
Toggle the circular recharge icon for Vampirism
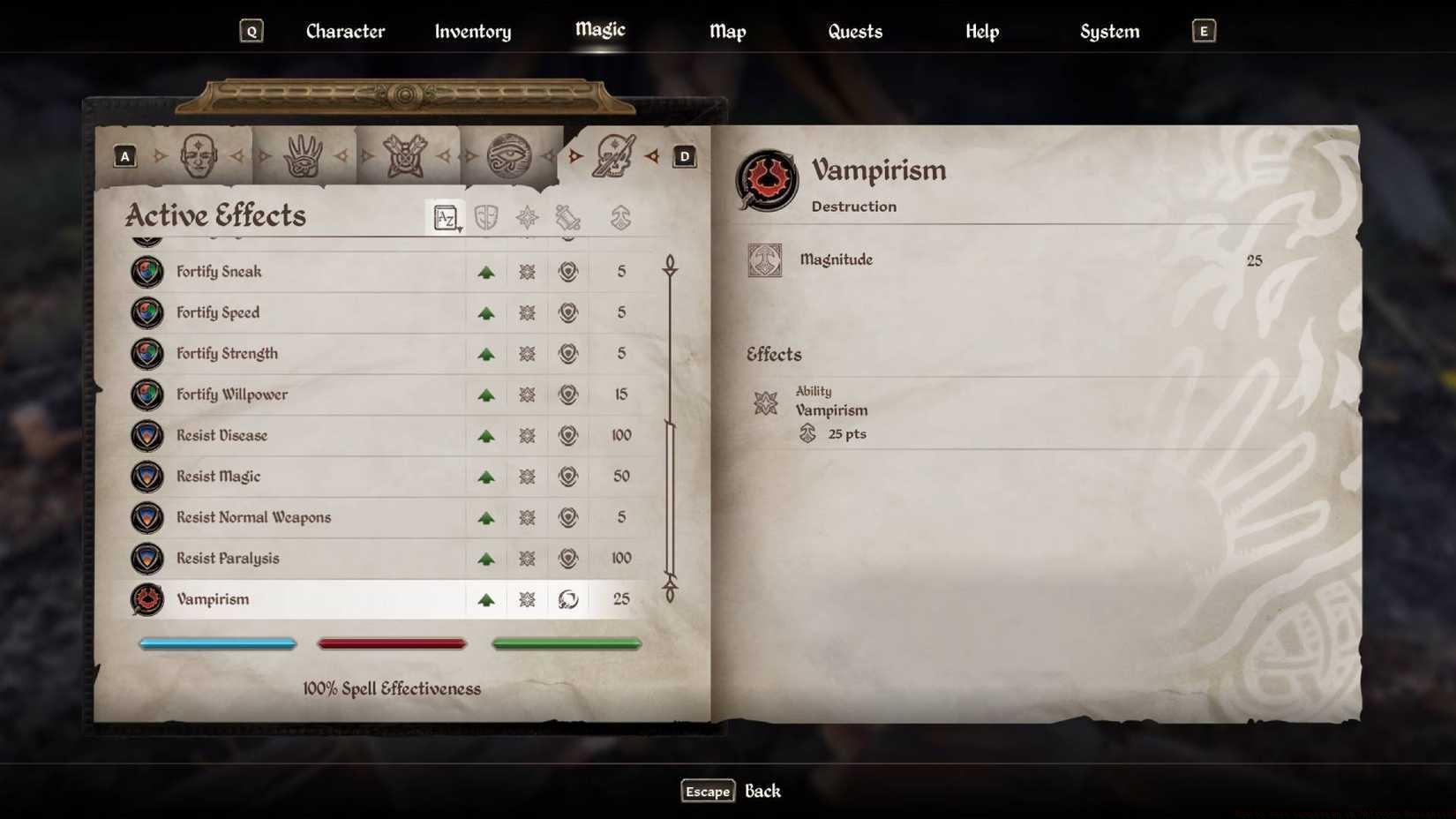(x=568, y=599)
